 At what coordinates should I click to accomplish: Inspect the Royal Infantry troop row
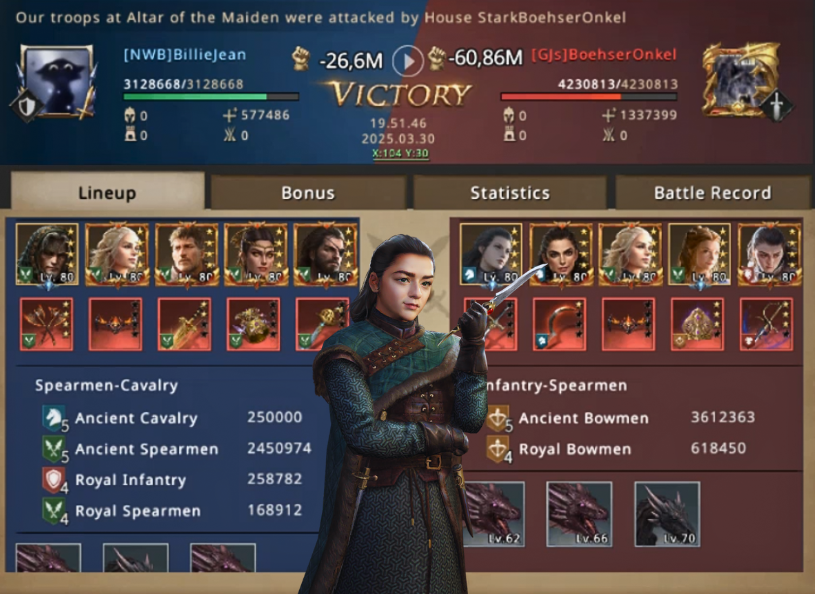tap(170, 480)
